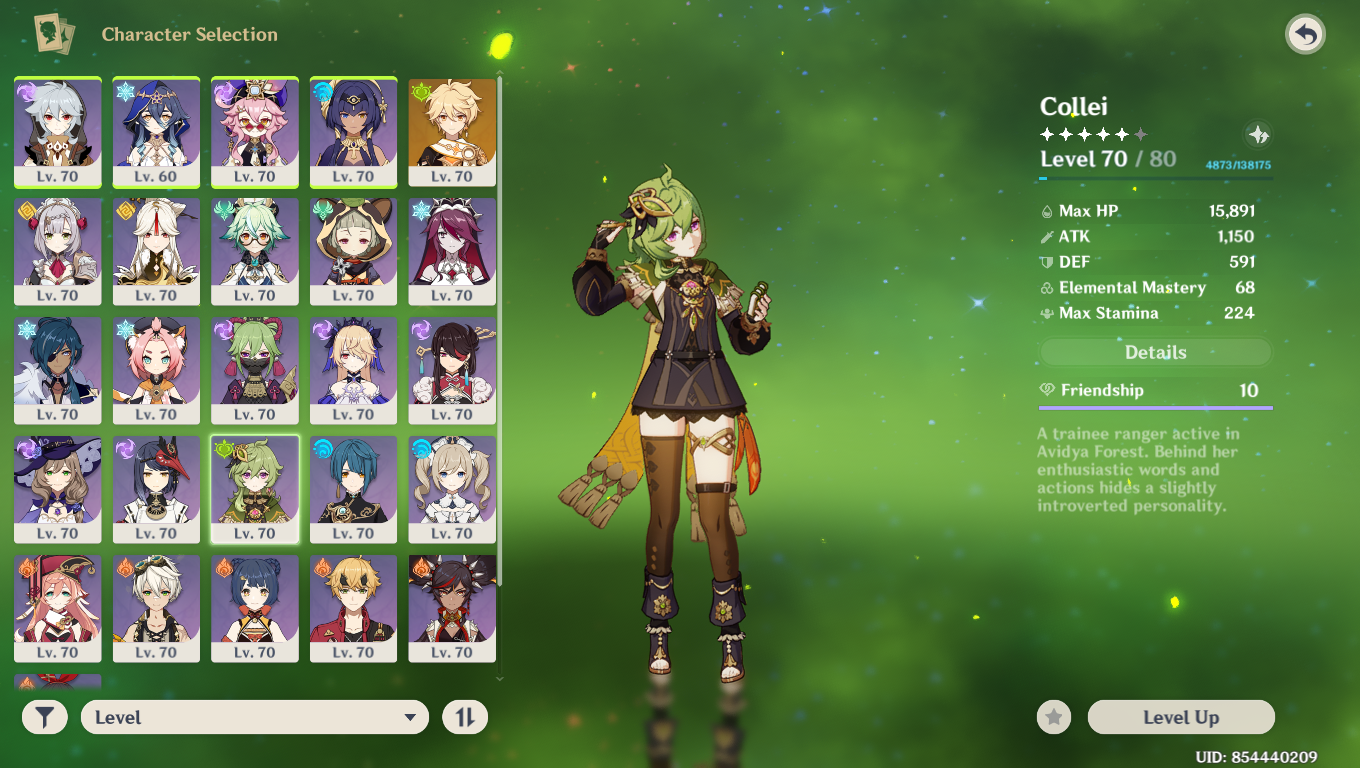Open the Level sorting dropdown
The width and height of the screenshot is (1360, 768).
click(255, 717)
